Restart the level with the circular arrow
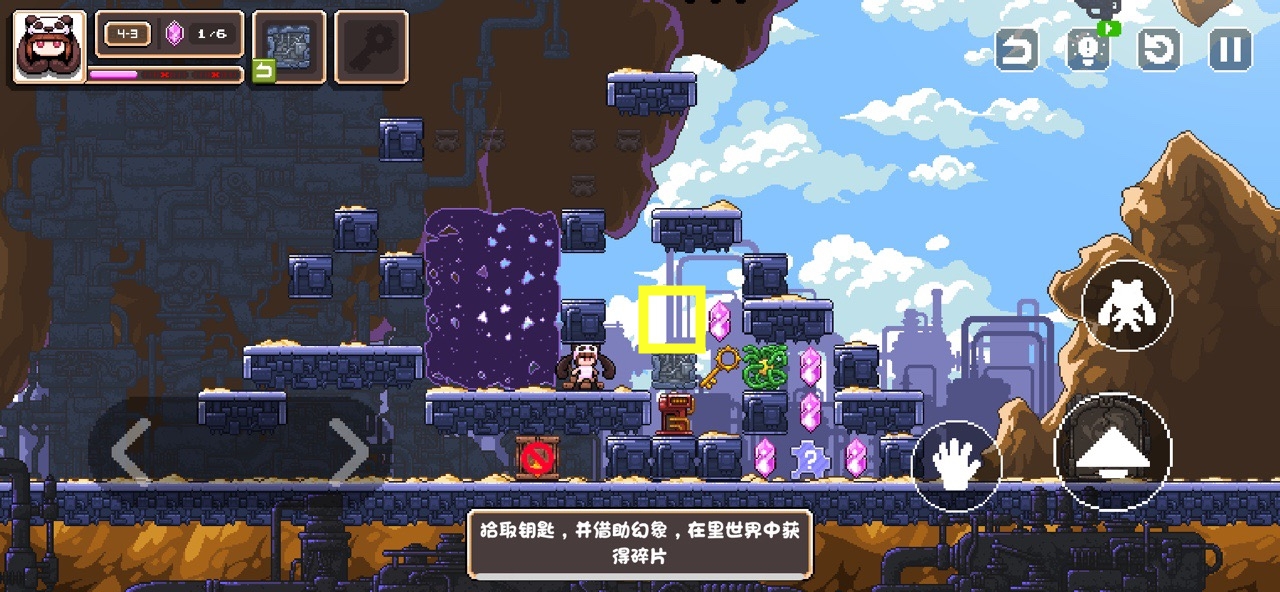The width and height of the screenshot is (1280, 592). tap(1160, 49)
